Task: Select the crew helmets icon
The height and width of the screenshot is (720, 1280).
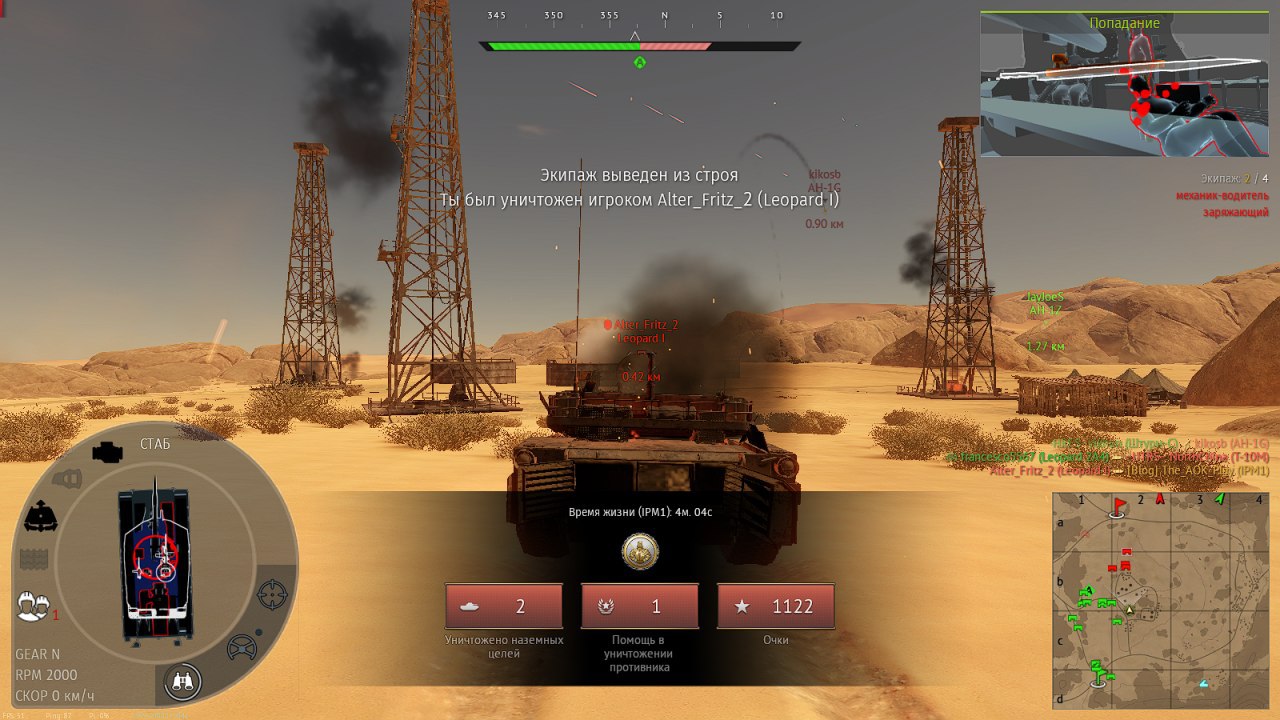Action: [x=34, y=605]
